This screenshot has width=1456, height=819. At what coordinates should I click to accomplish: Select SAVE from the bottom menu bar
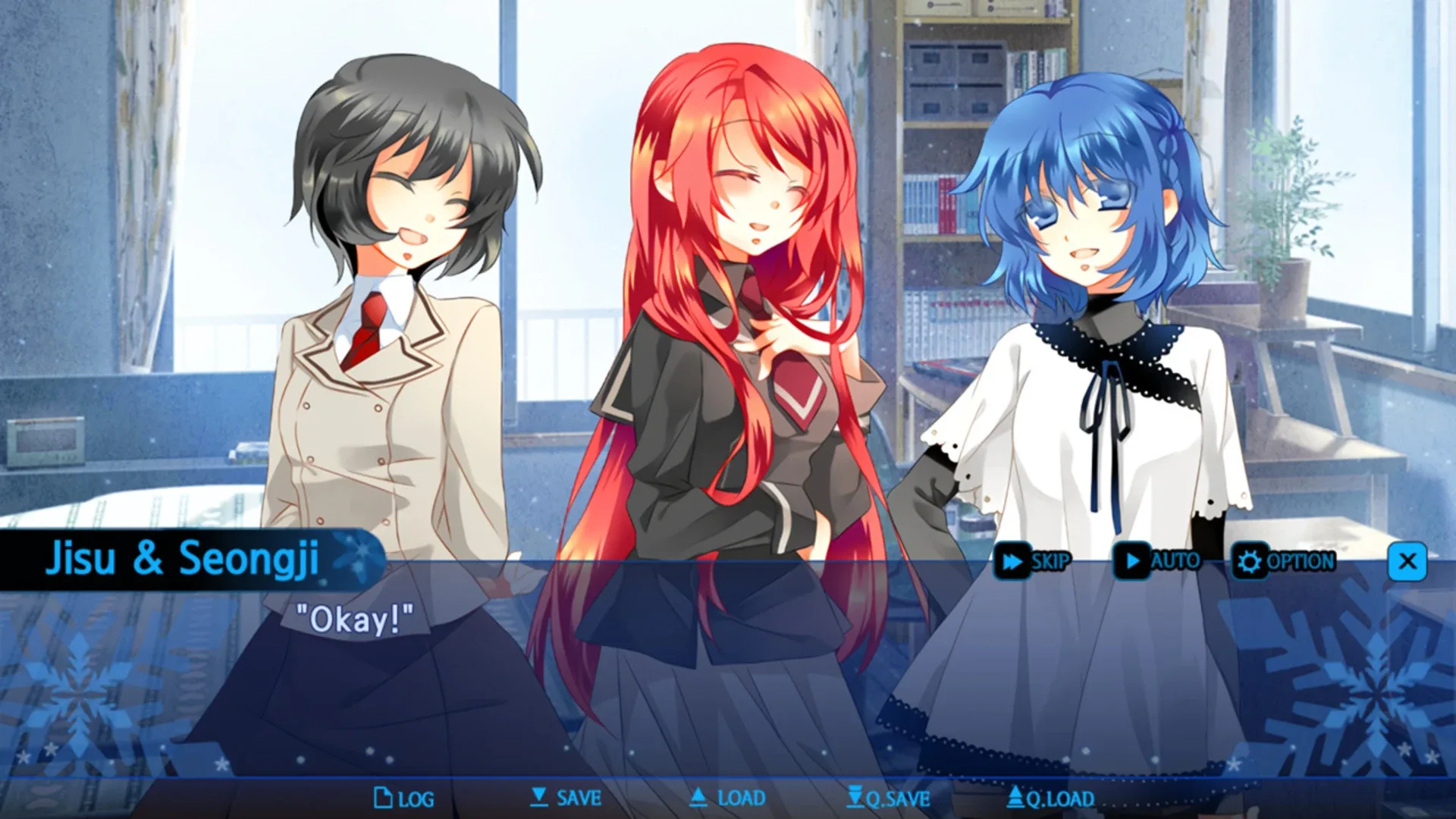[x=570, y=798]
